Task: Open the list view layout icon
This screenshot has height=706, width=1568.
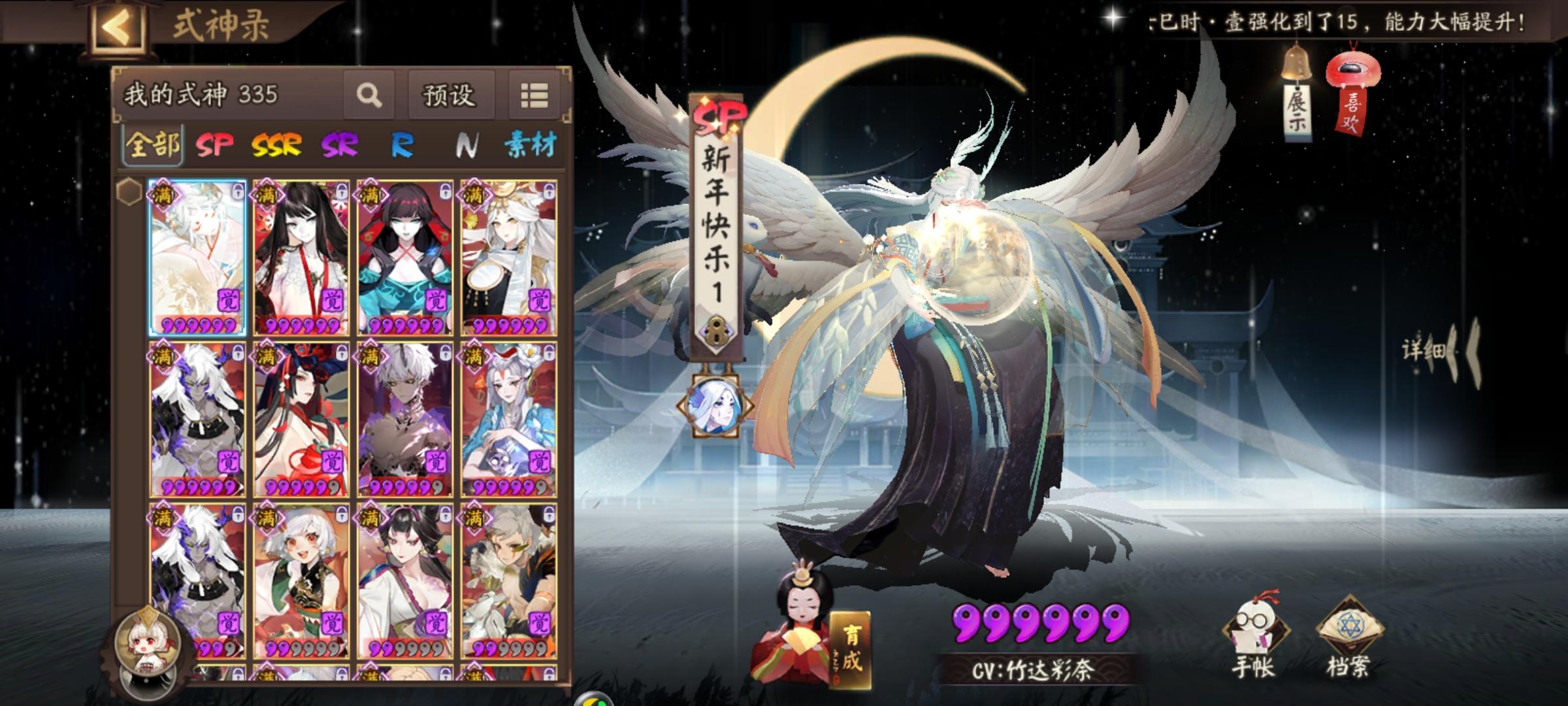Action: tap(534, 95)
